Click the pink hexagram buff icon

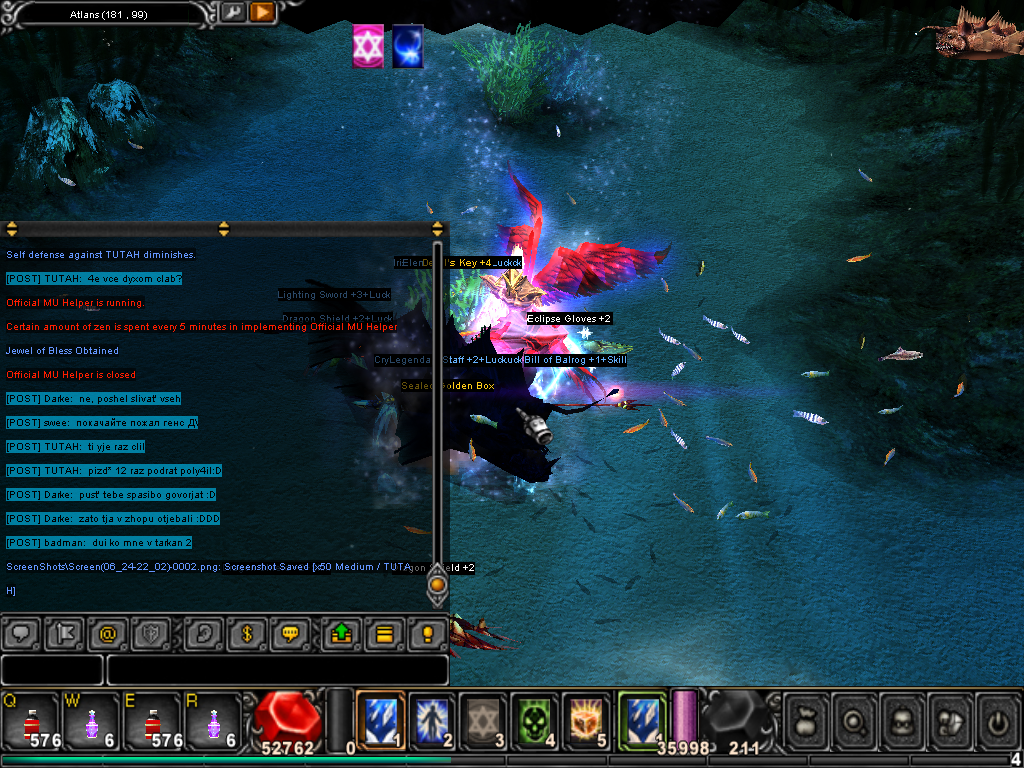(x=368, y=47)
